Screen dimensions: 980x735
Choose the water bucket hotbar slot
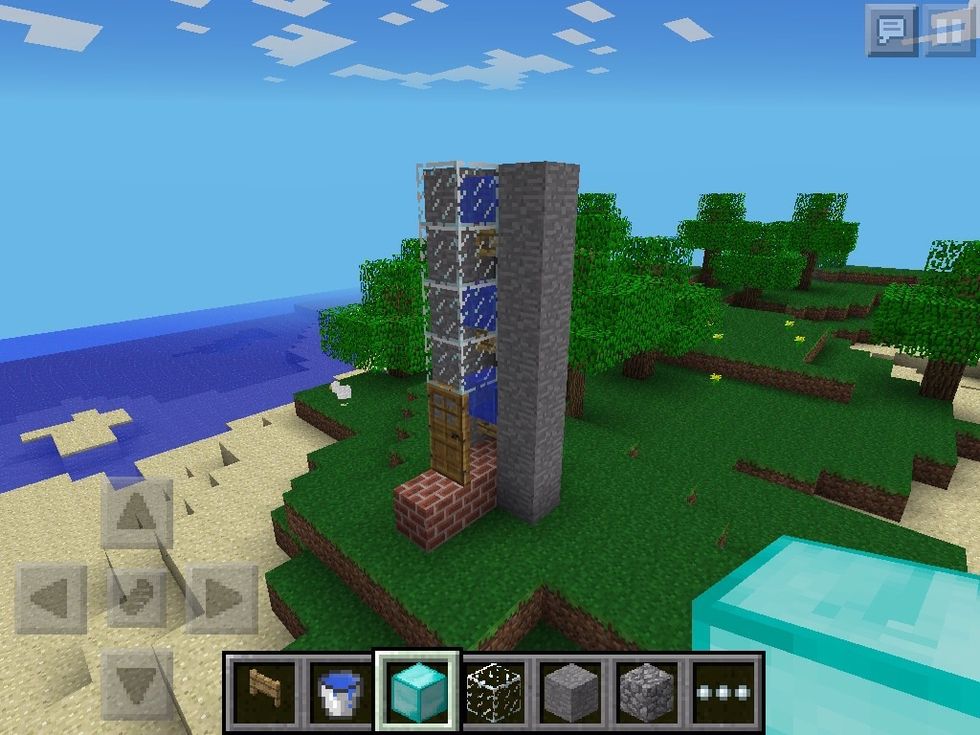click(x=338, y=691)
